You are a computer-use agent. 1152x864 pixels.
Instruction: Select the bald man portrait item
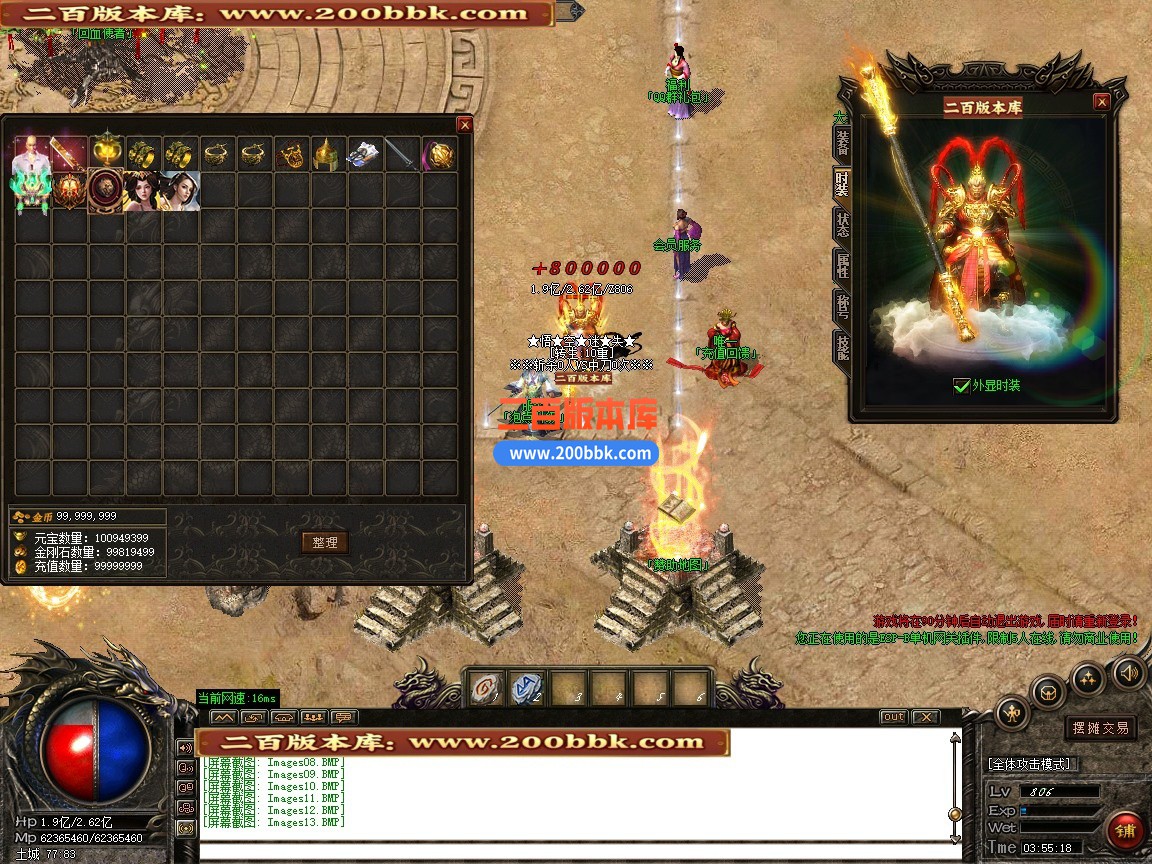click(x=32, y=154)
